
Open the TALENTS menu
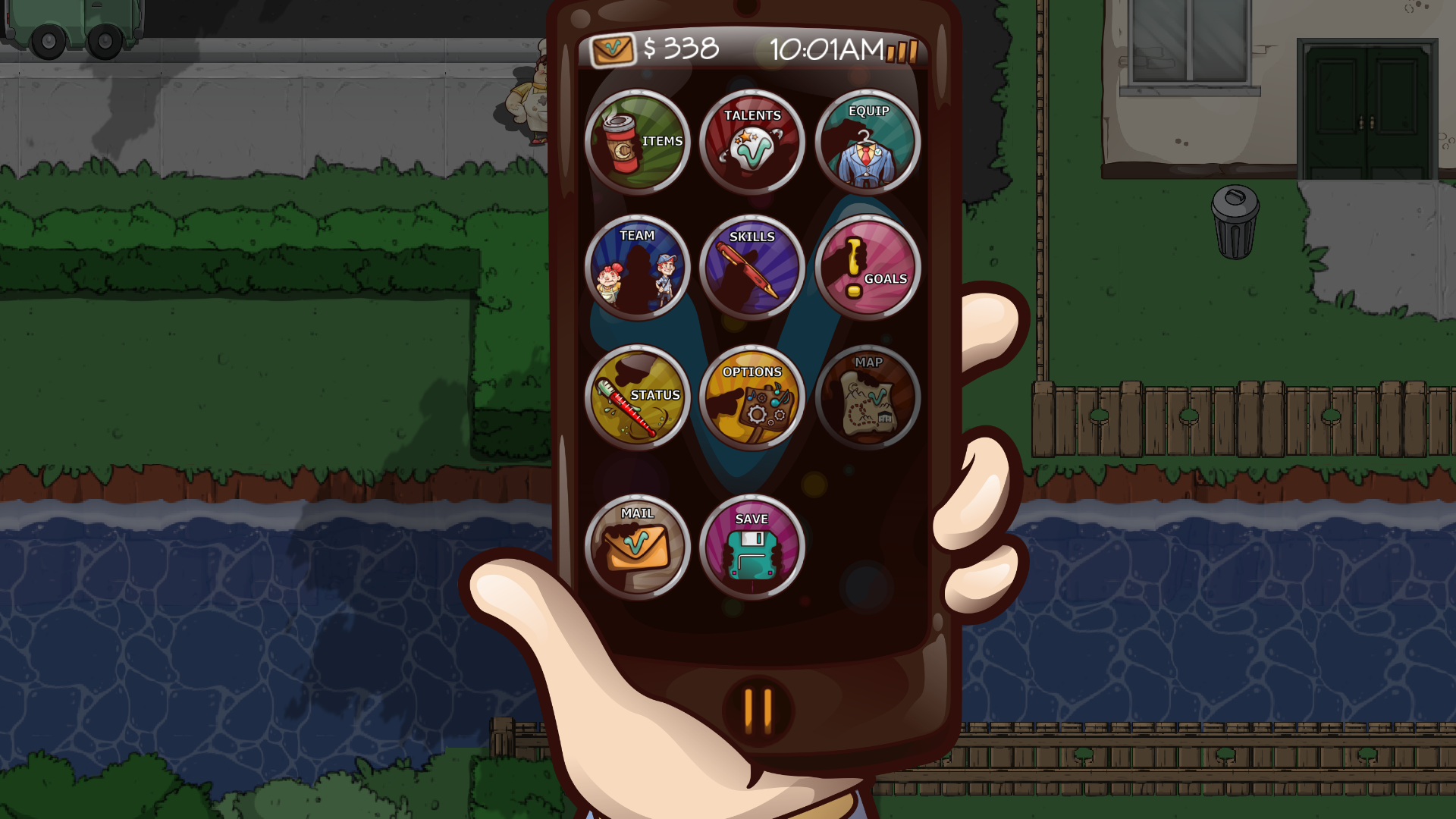(753, 142)
